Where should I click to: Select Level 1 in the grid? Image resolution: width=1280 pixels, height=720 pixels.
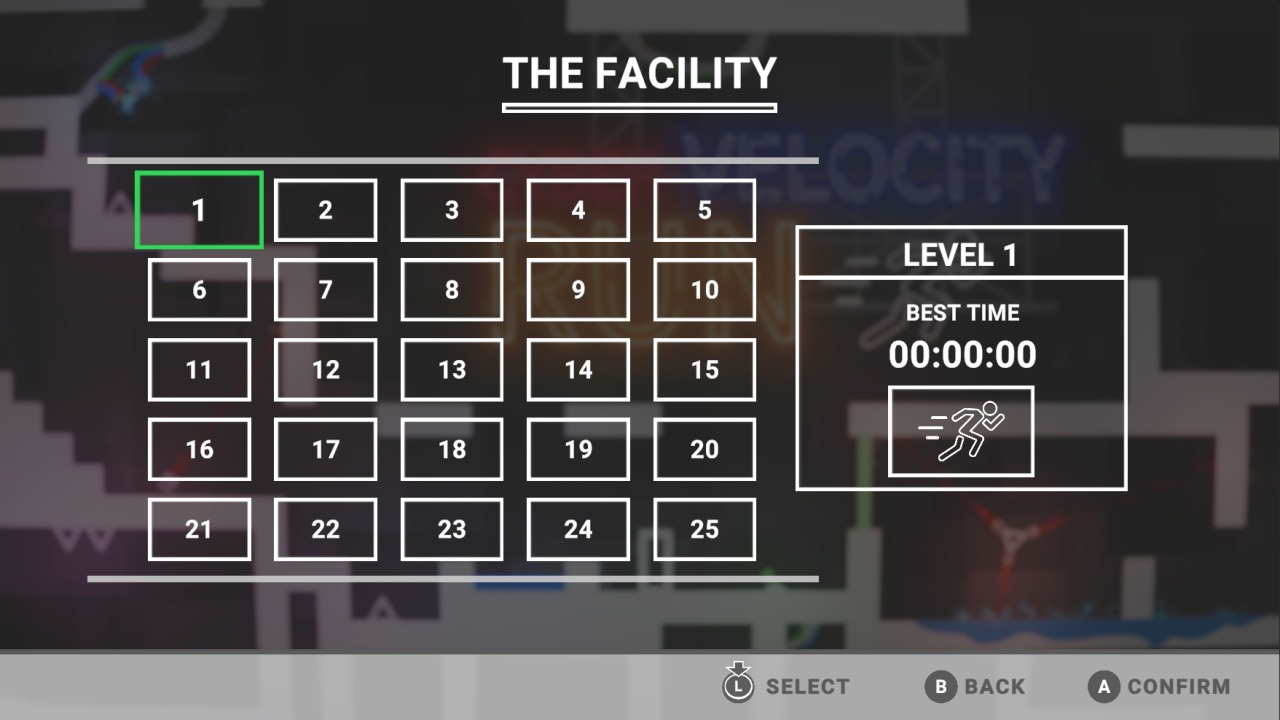click(198, 210)
